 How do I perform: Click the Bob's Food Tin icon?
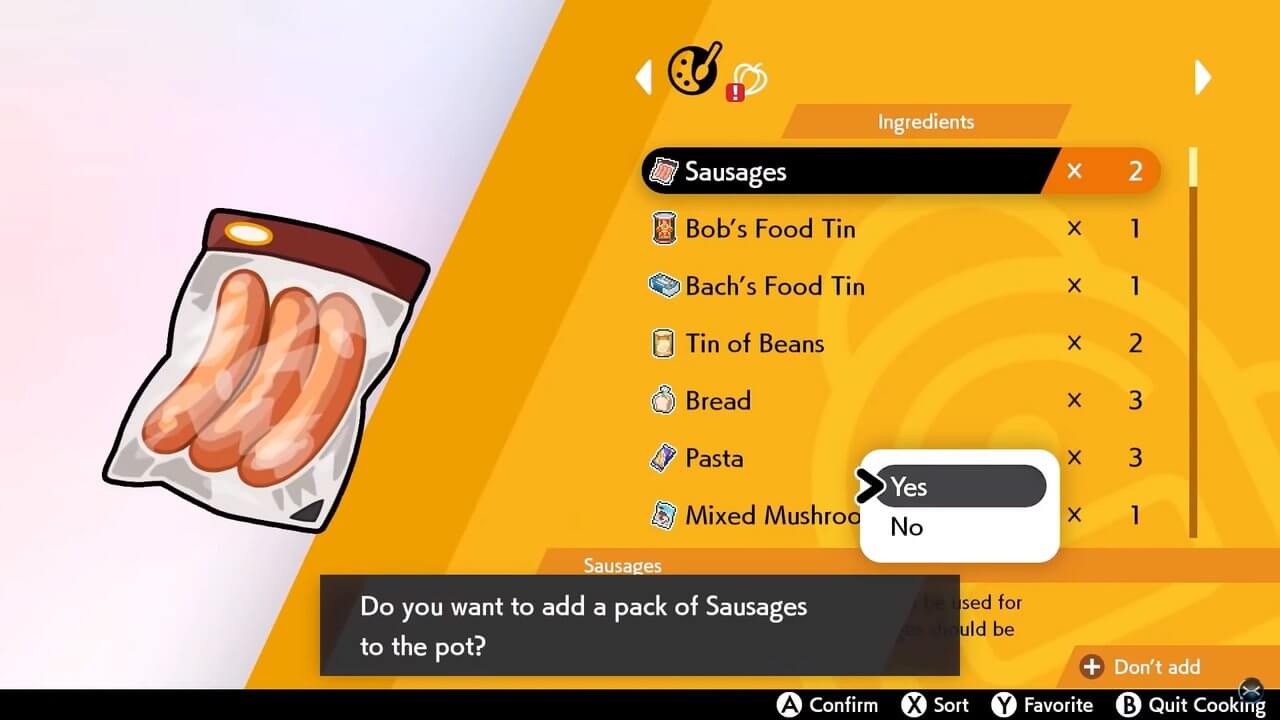(665, 228)
